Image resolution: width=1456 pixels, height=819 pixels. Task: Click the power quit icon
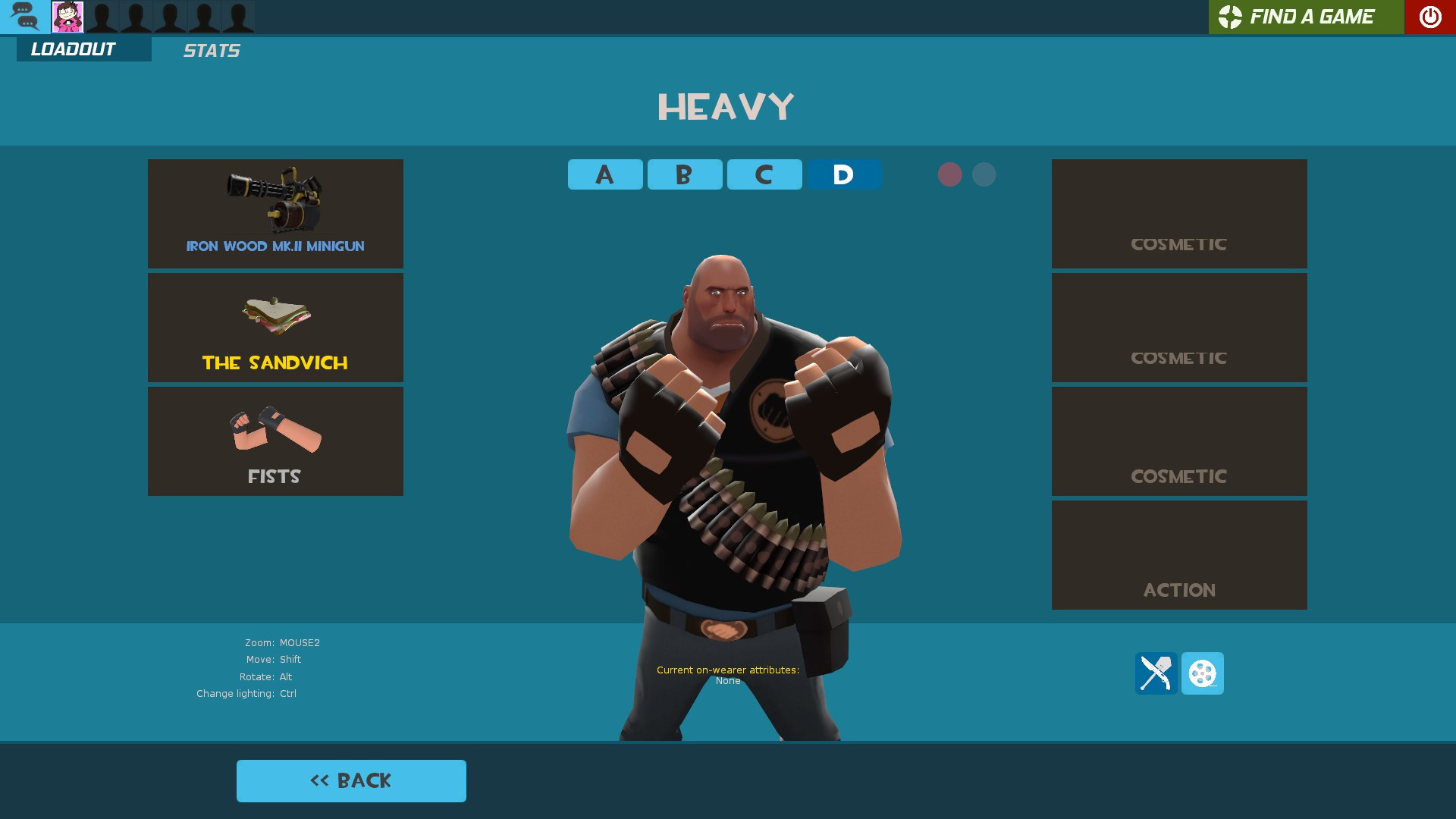click(x=1429, y=17)
